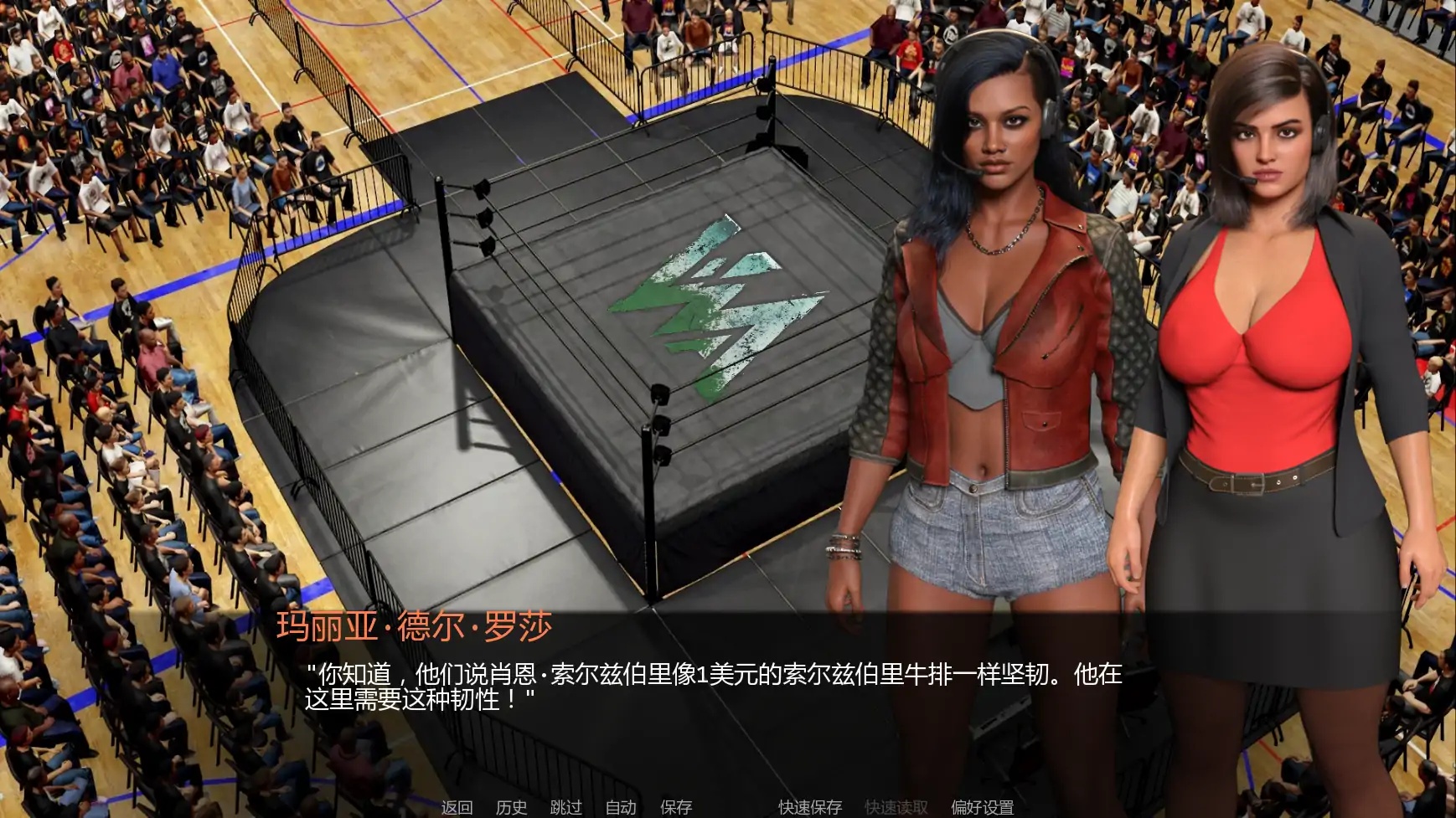Toggle 自动 (Auto) advance mode
This screenshot has width=1456, height=818.
621,807
